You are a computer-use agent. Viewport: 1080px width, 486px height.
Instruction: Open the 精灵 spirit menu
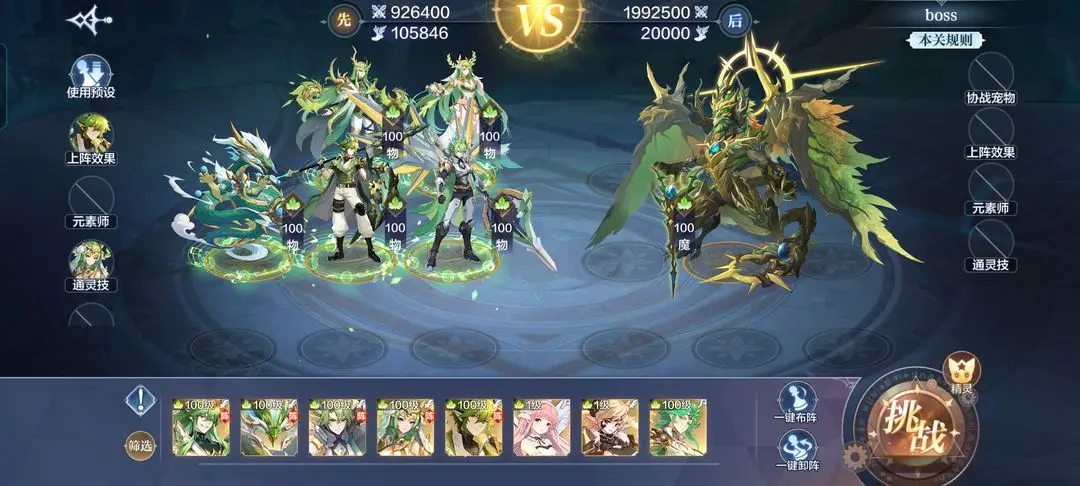962,370
